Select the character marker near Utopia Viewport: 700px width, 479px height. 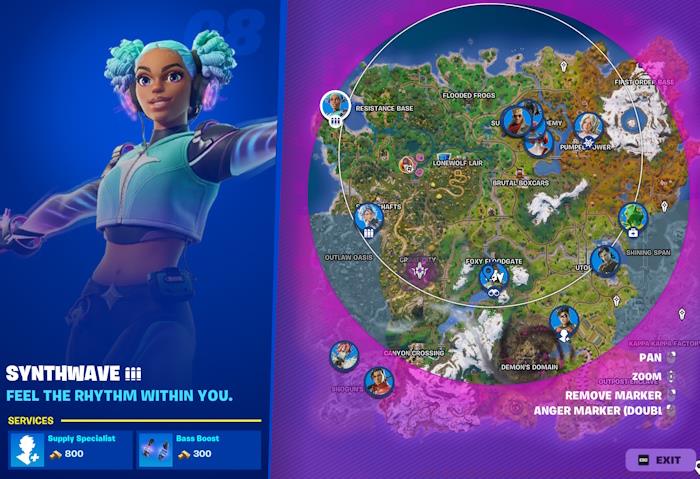604,260
